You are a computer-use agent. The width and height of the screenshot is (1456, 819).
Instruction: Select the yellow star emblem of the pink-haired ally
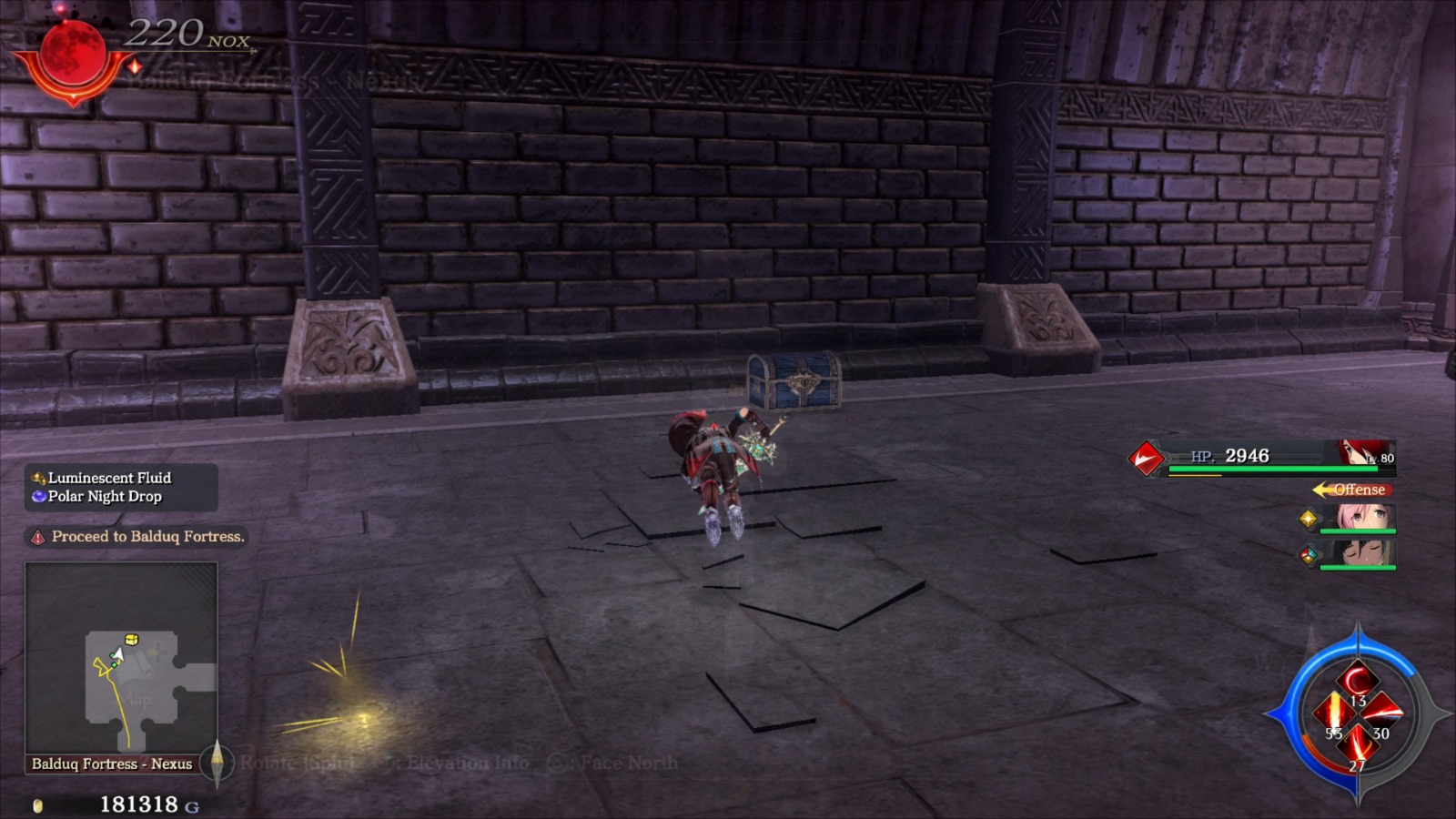point(1309,520)
